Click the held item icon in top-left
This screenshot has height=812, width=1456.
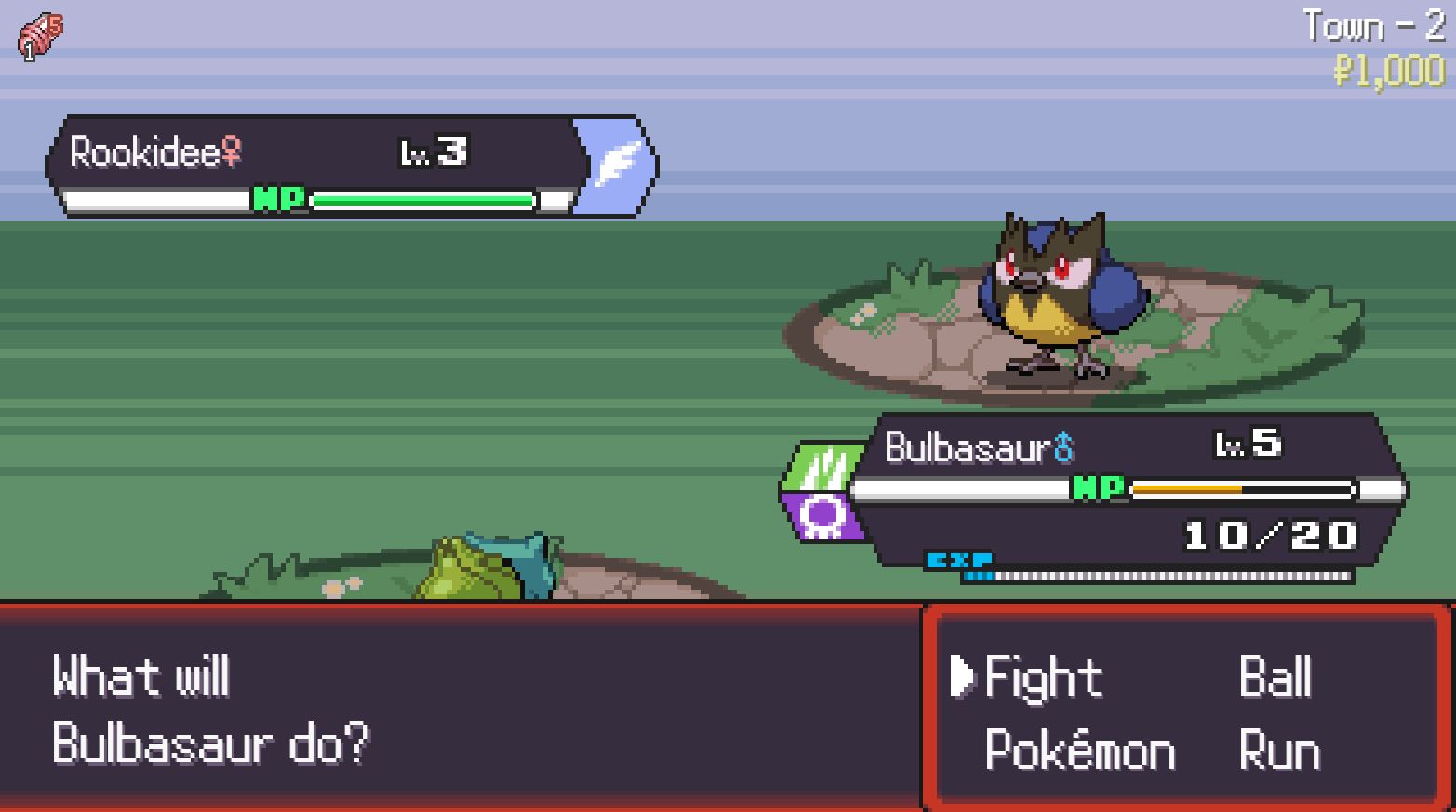click(41, 37)
